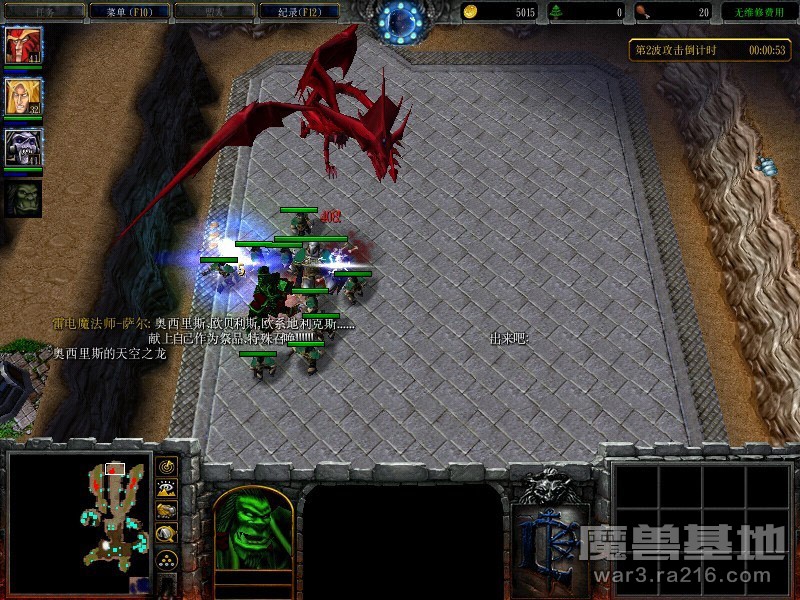Open the 盟友 allies menu

(212, 12)
